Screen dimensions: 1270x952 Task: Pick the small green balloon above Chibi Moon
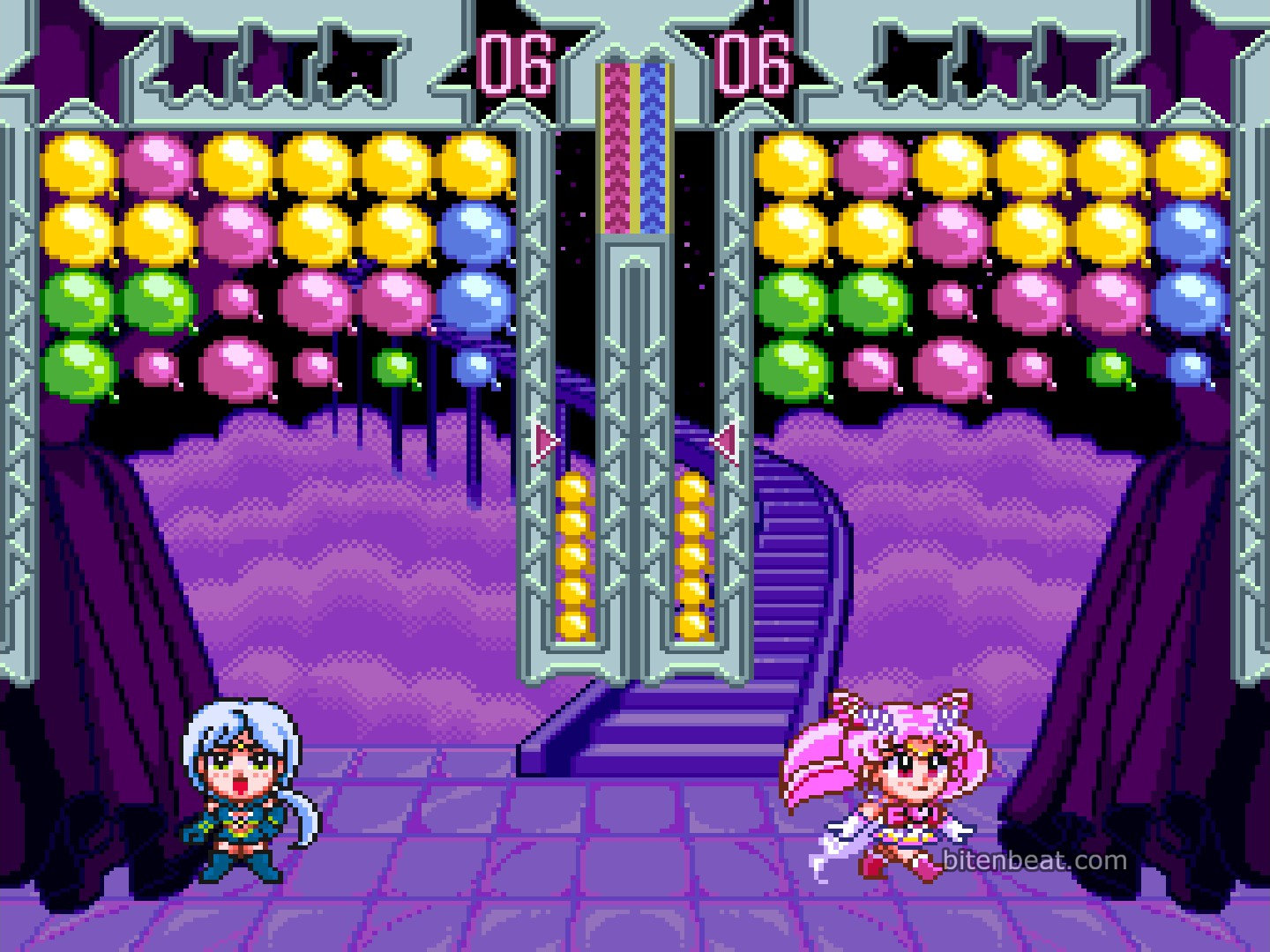(1109, 367)
